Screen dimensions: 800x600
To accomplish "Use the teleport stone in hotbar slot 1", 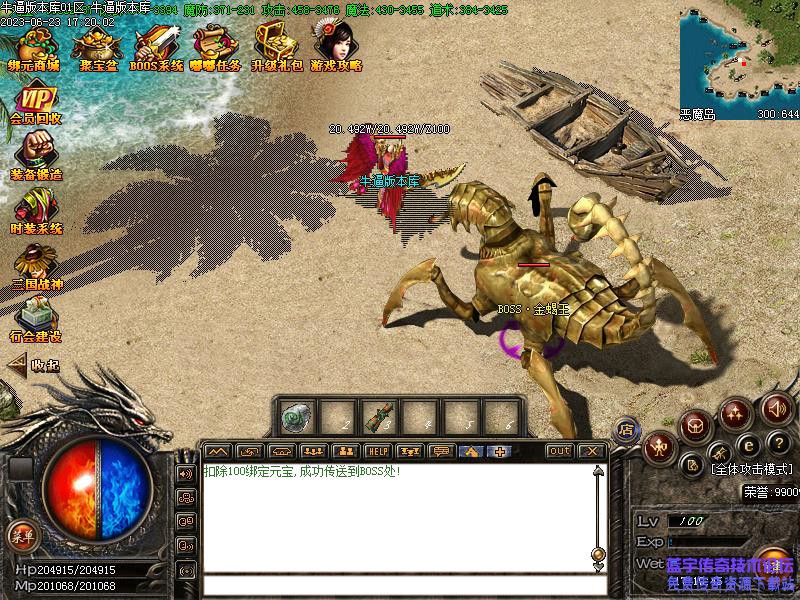I will tap(297, 415).
